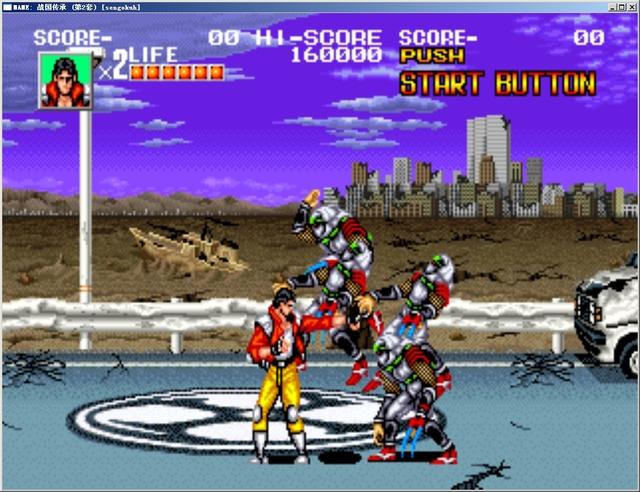640x492 pixels.
Task: Close the MAME window
Action: pyautogui.click(x=630, y=6)
